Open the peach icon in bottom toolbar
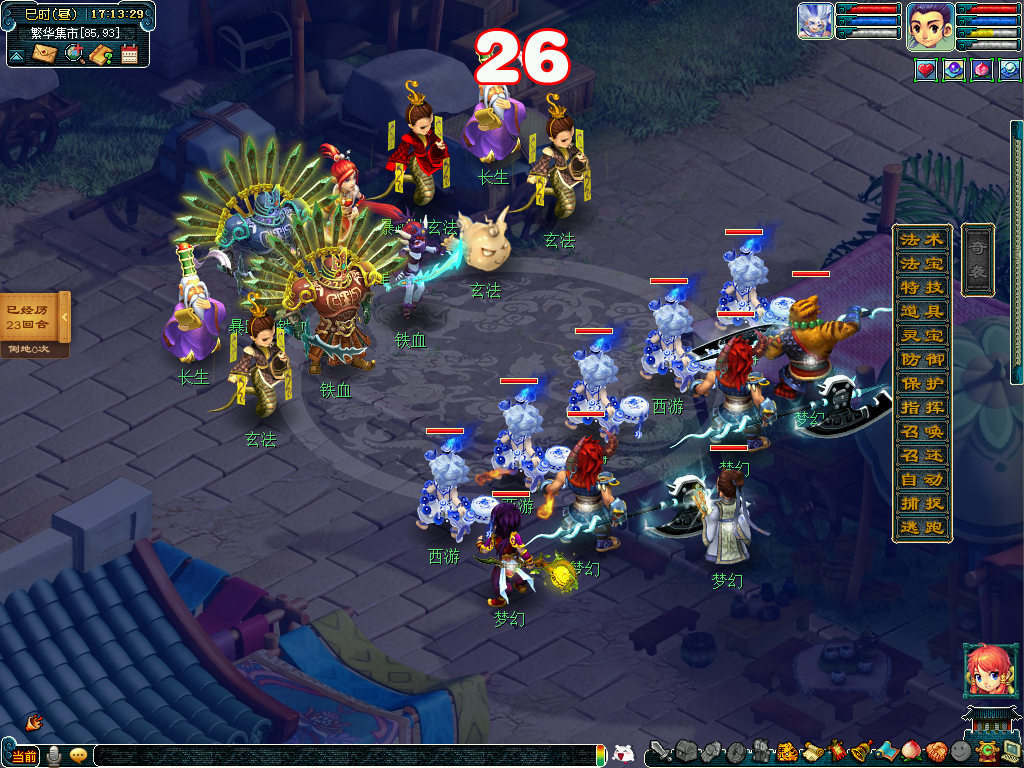The height and width of the screenshot is (768, 1024). [910, 751]
